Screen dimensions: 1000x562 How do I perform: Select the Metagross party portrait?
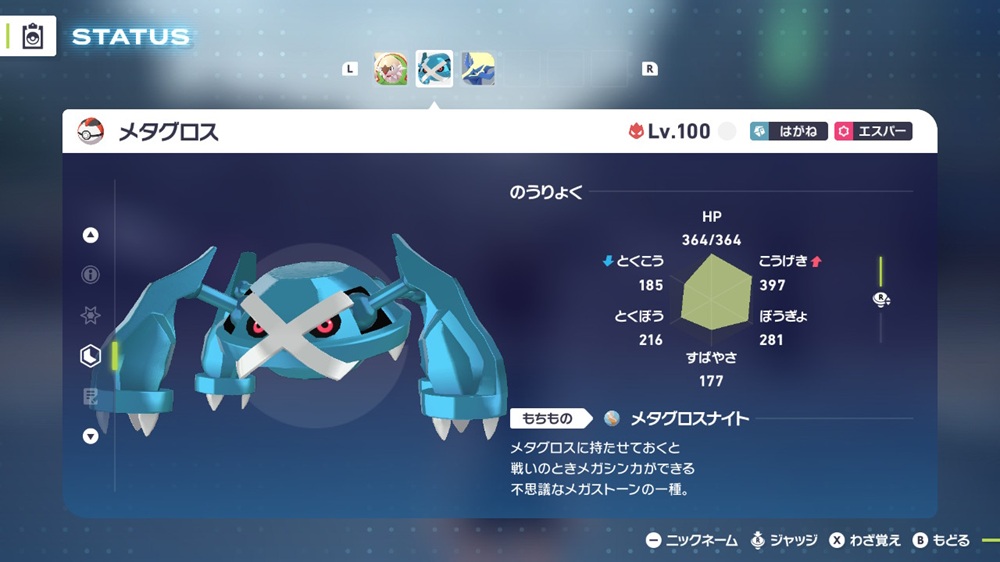coord(434,69)
